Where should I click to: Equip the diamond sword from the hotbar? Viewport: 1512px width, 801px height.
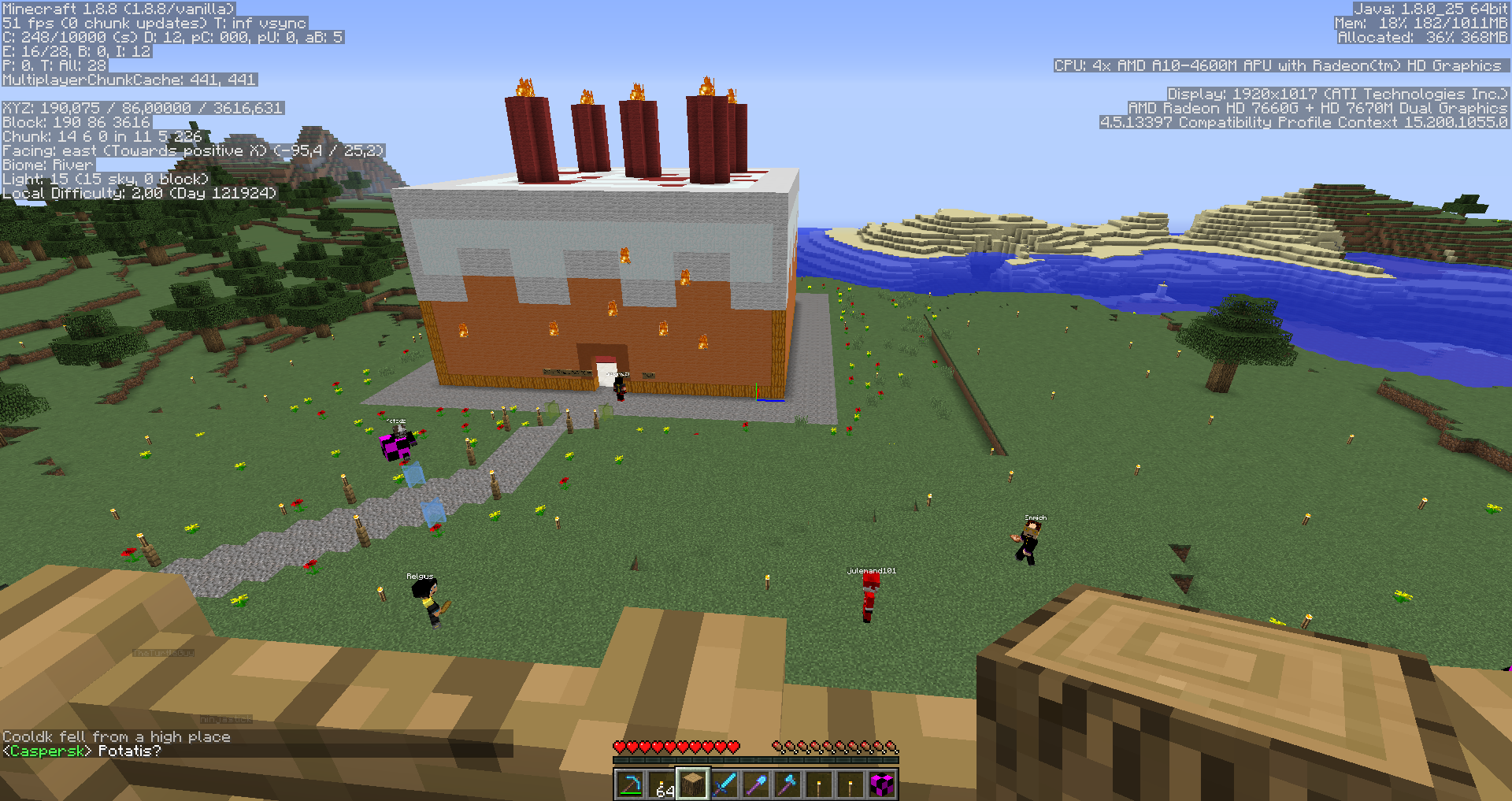[724, 784]
